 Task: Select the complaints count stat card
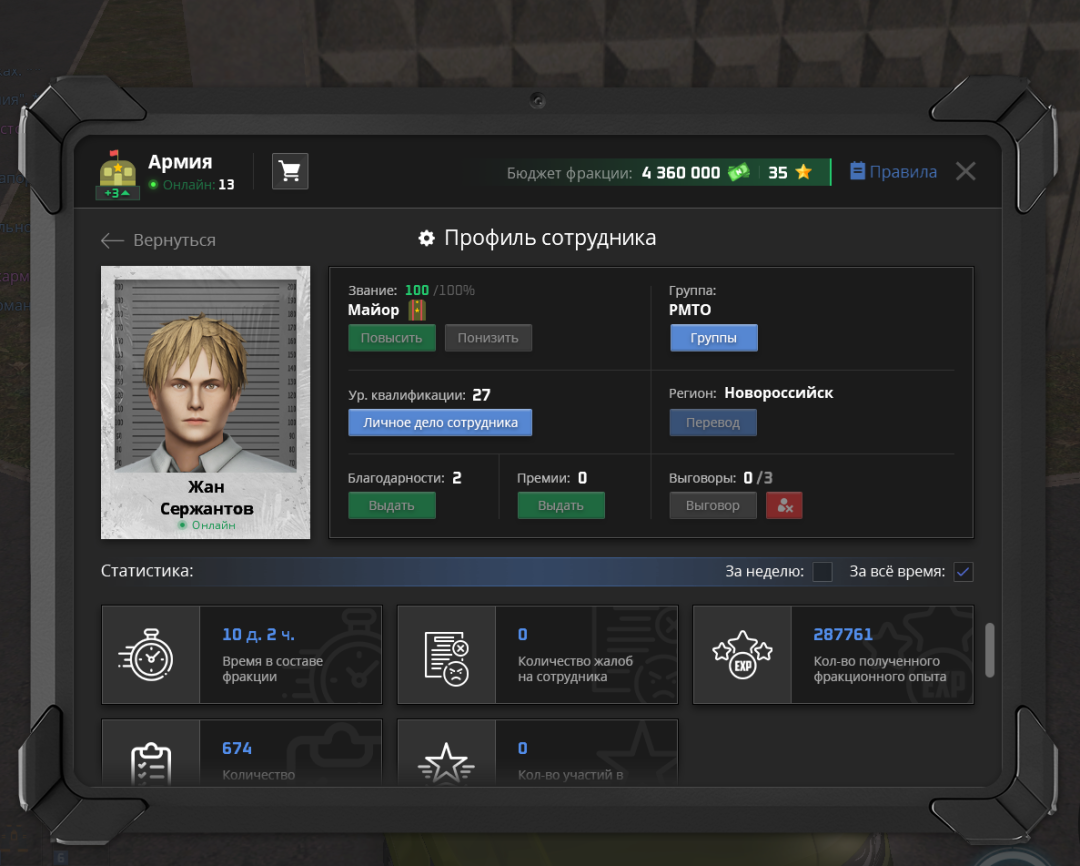click(x=537, y=655)
